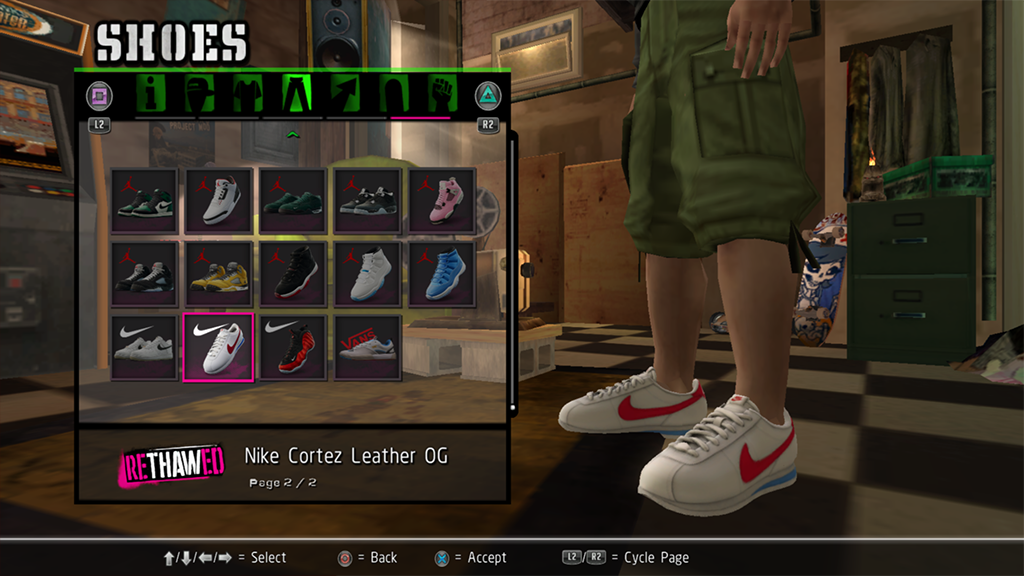Open the arrow icon category tab

(x=345, y=95)
